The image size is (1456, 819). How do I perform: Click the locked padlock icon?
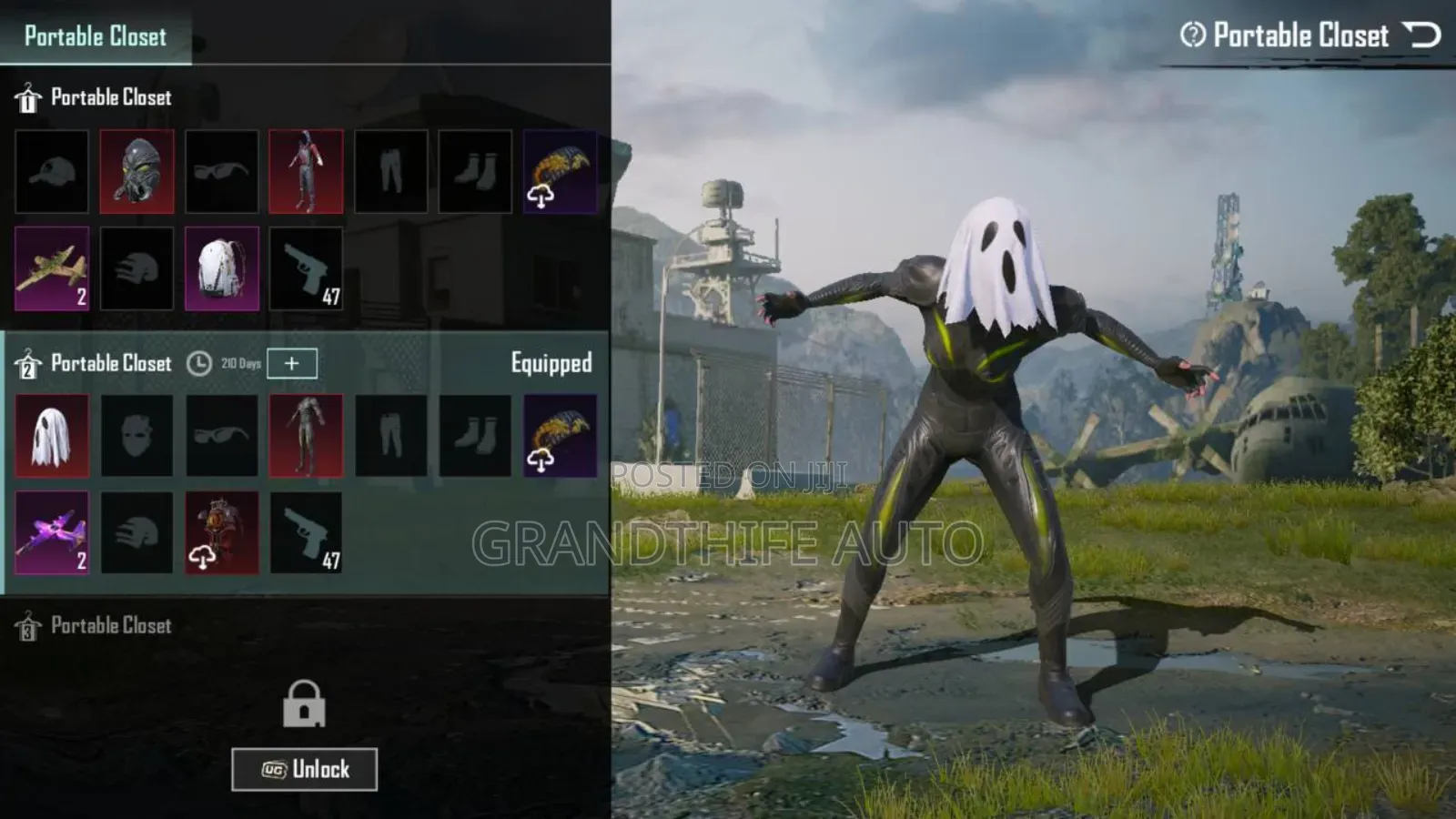304,703
